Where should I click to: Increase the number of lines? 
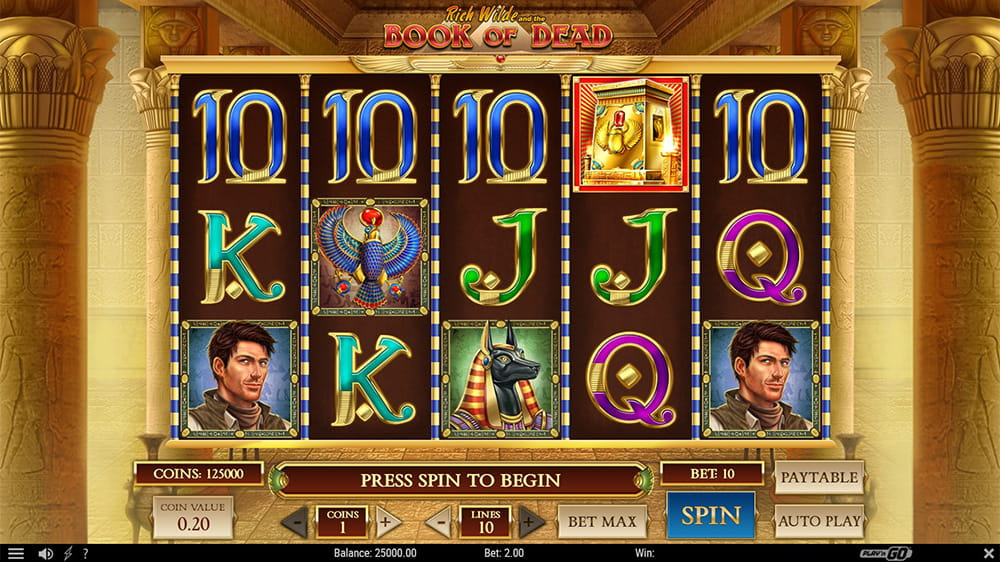pyautogui.click(x=532, y=522)
